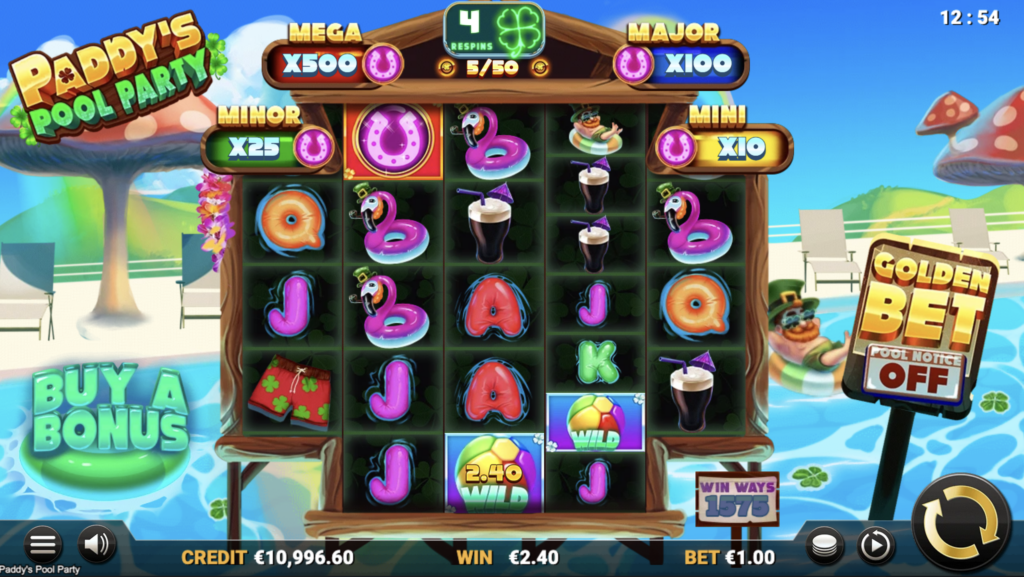Mute the game sound
The height and width of the screenshot is (577, 1024).
pos(97,544)
